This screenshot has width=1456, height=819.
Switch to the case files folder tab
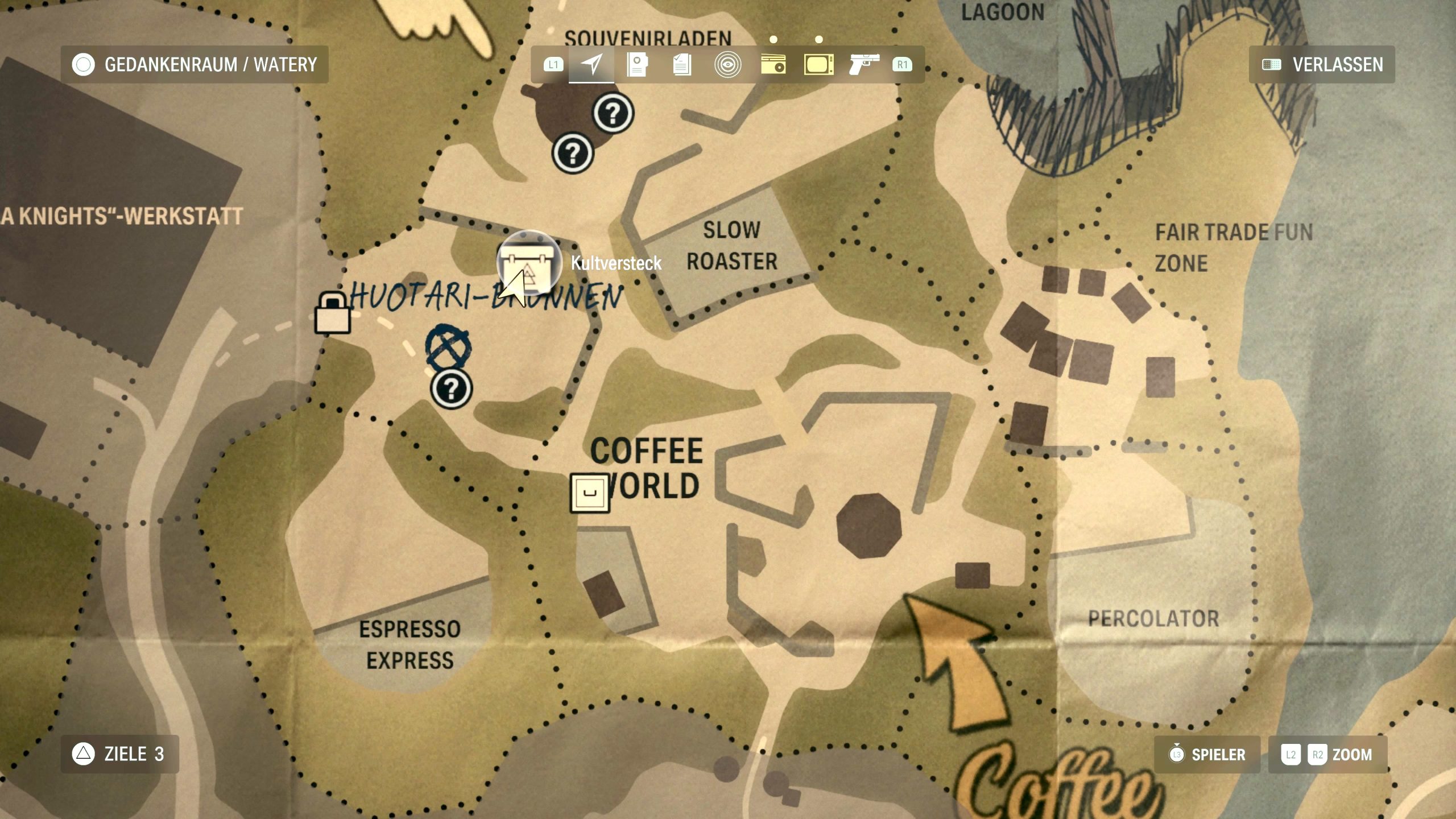pos(637,64)
